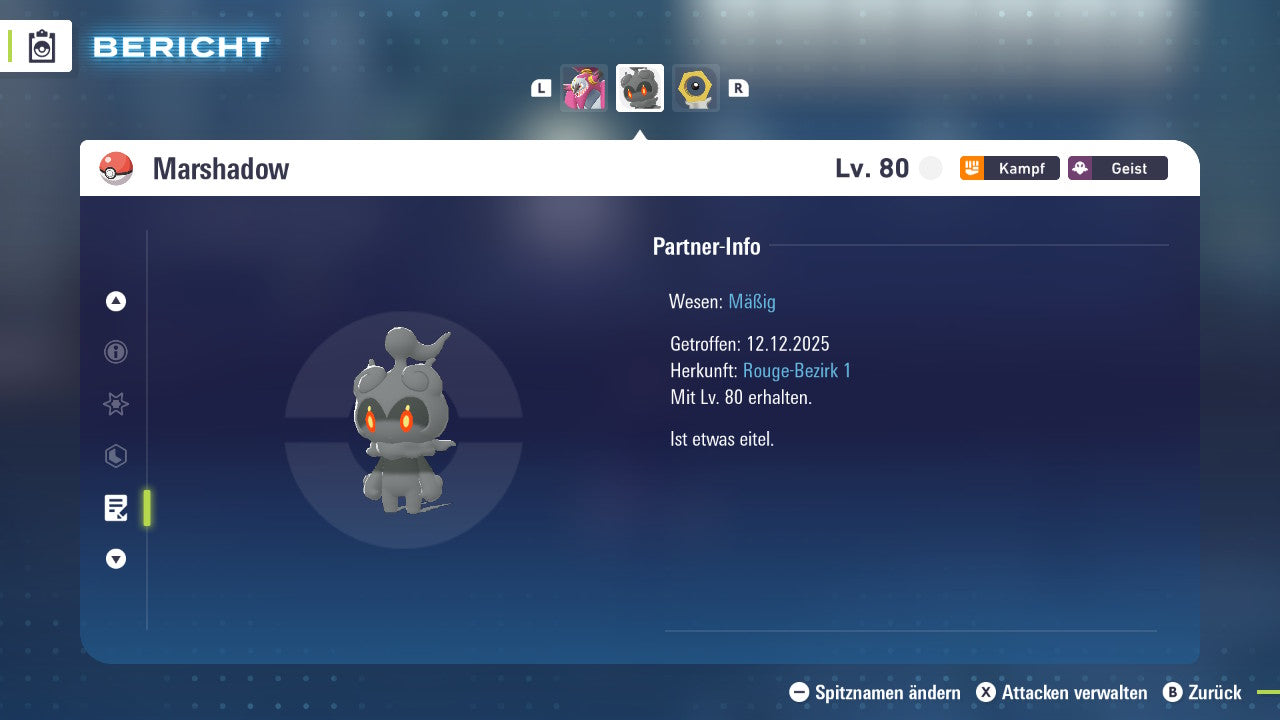Choose Spitznamen ändern at the bottom
This screenshot has height=720, width=1280.
(x=877, y=692)
